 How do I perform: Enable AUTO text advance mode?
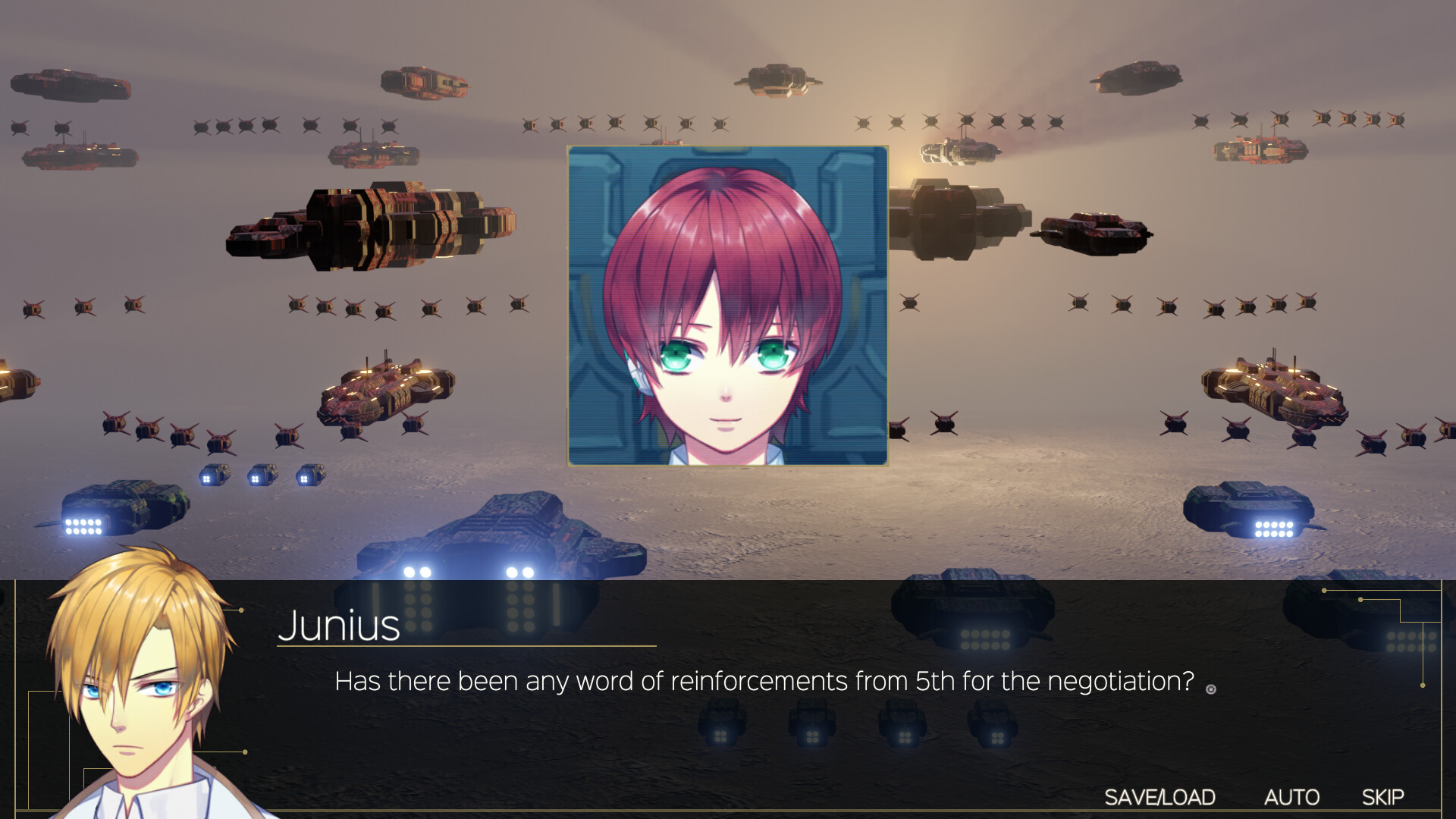click(x=1291, y=797)
